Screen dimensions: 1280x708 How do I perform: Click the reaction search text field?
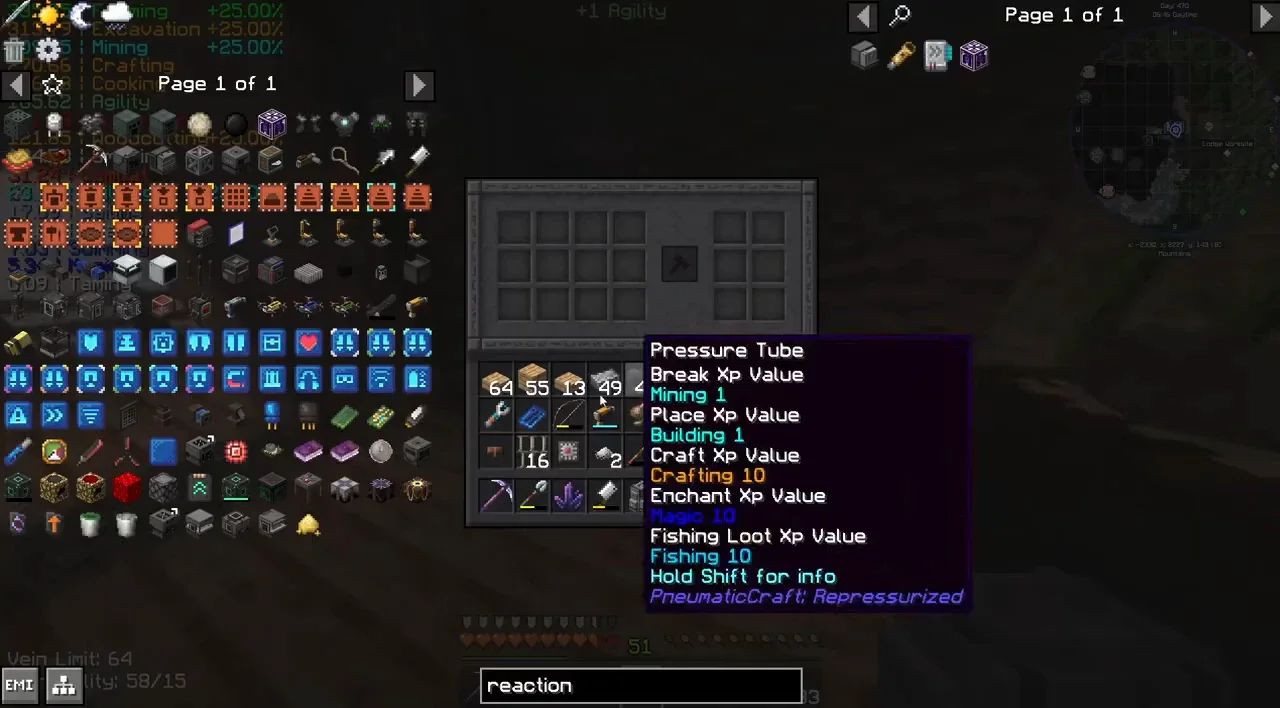pos(640,686)
